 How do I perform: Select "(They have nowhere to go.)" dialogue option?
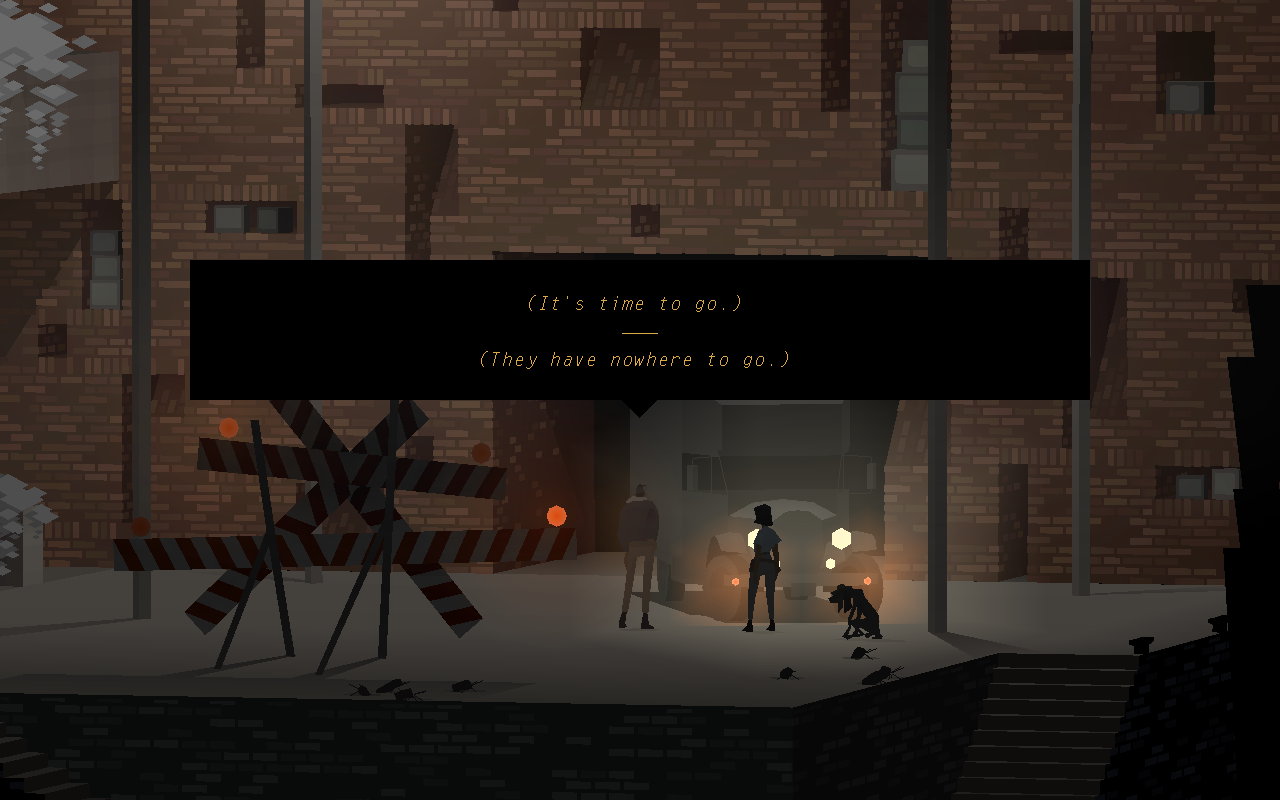tap(635, 360)
